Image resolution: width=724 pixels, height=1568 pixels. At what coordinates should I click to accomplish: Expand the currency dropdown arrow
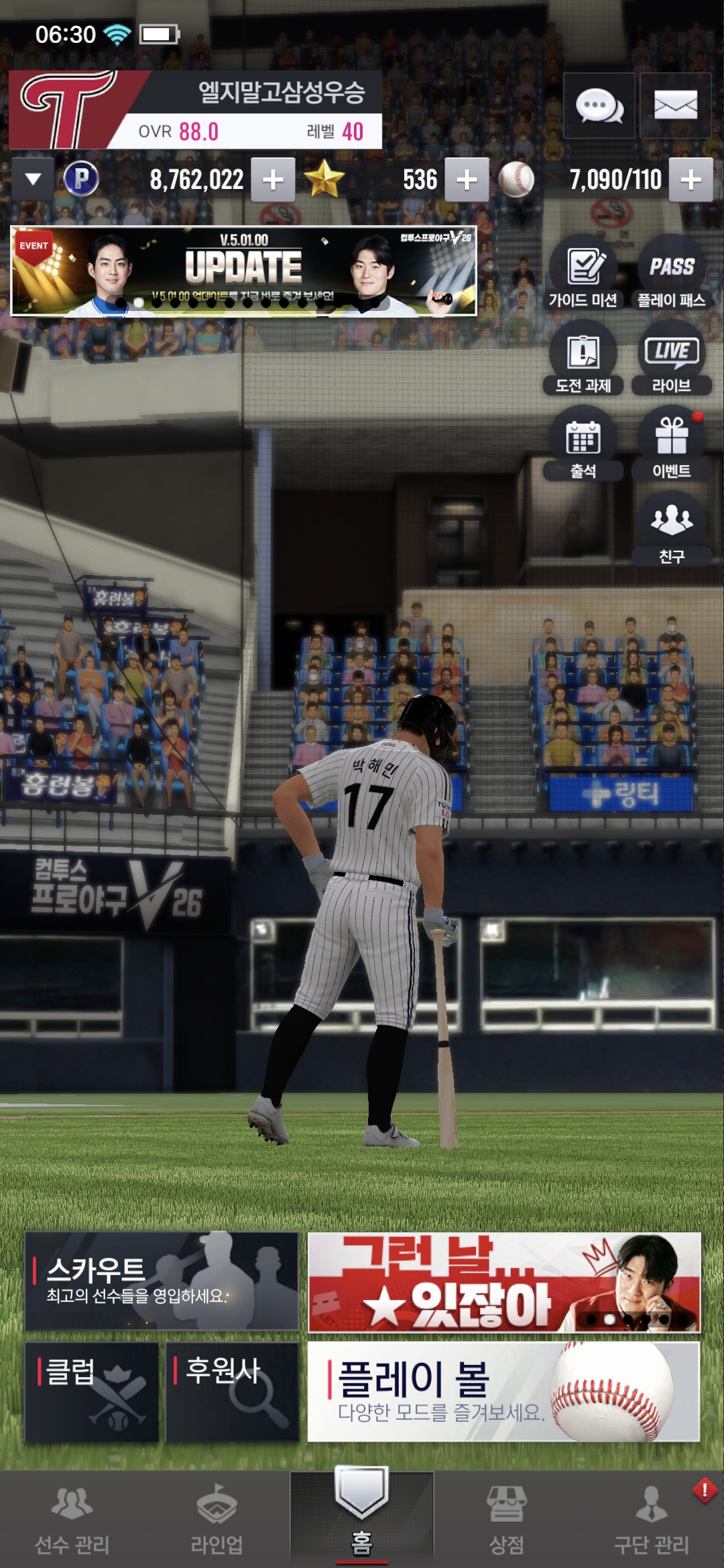[x=33, y=180]
